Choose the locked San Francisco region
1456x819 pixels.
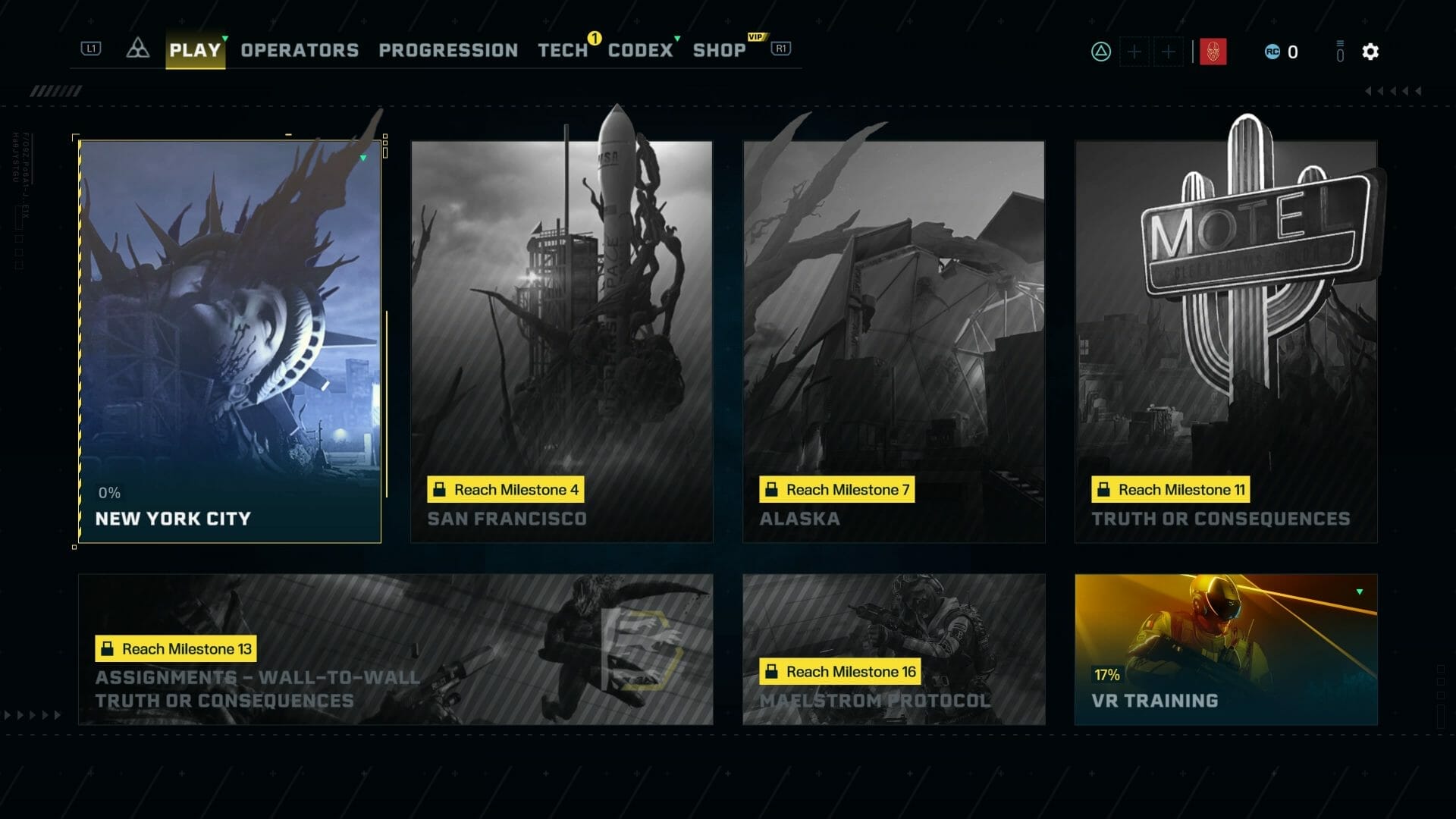pos(561,341)
